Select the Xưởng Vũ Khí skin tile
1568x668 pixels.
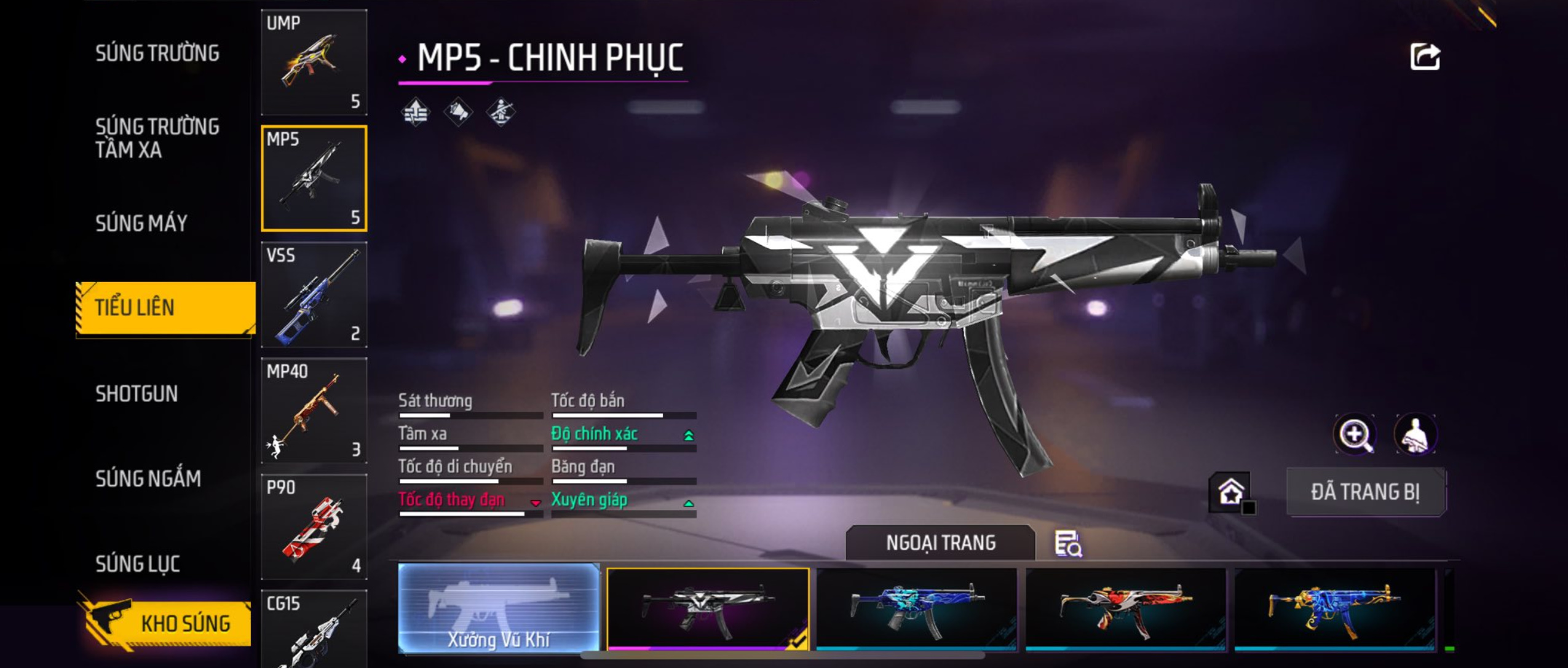point(499,608)
